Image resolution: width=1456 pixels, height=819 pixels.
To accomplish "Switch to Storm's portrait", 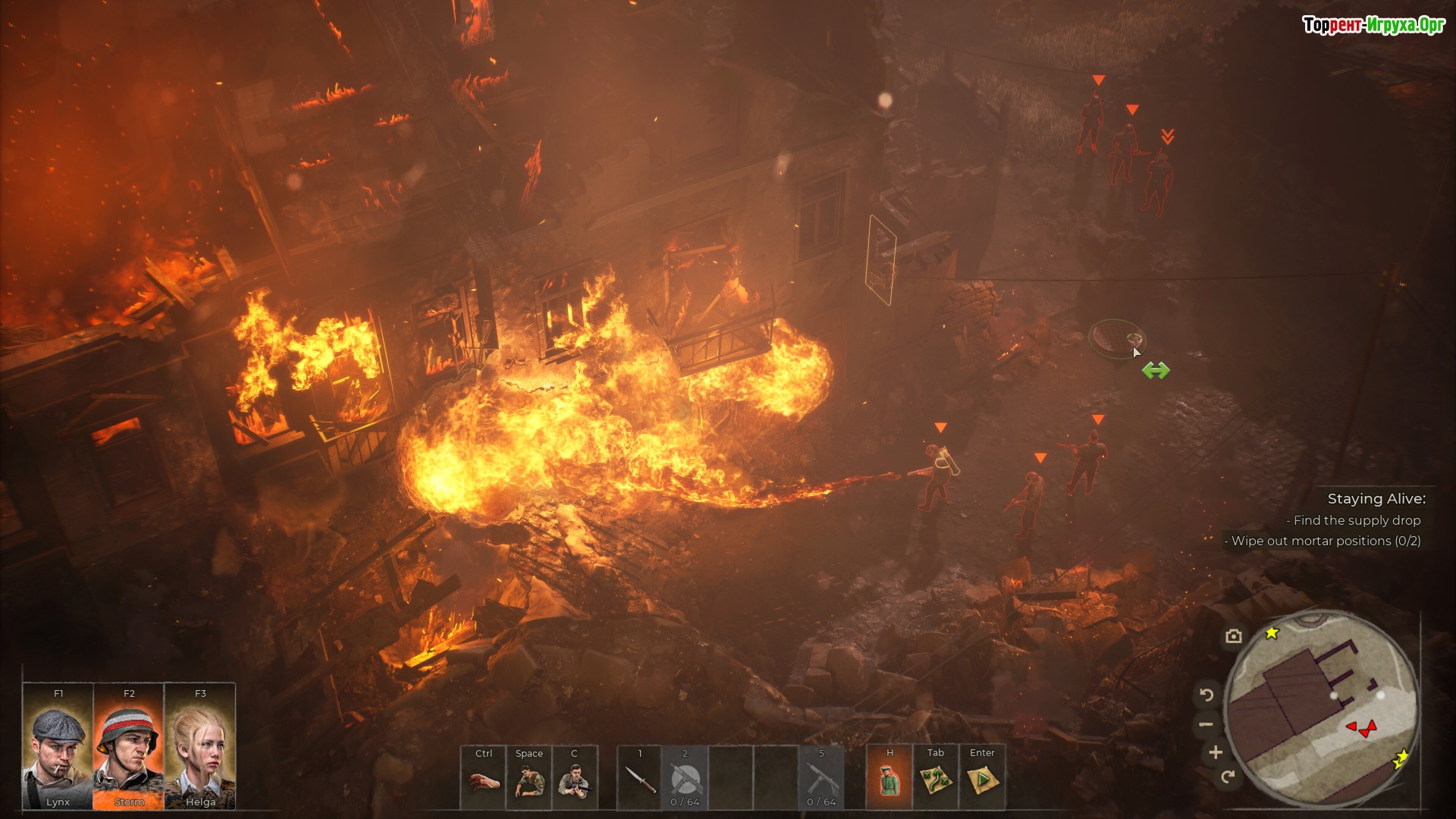I will click(x=129, y=747).
